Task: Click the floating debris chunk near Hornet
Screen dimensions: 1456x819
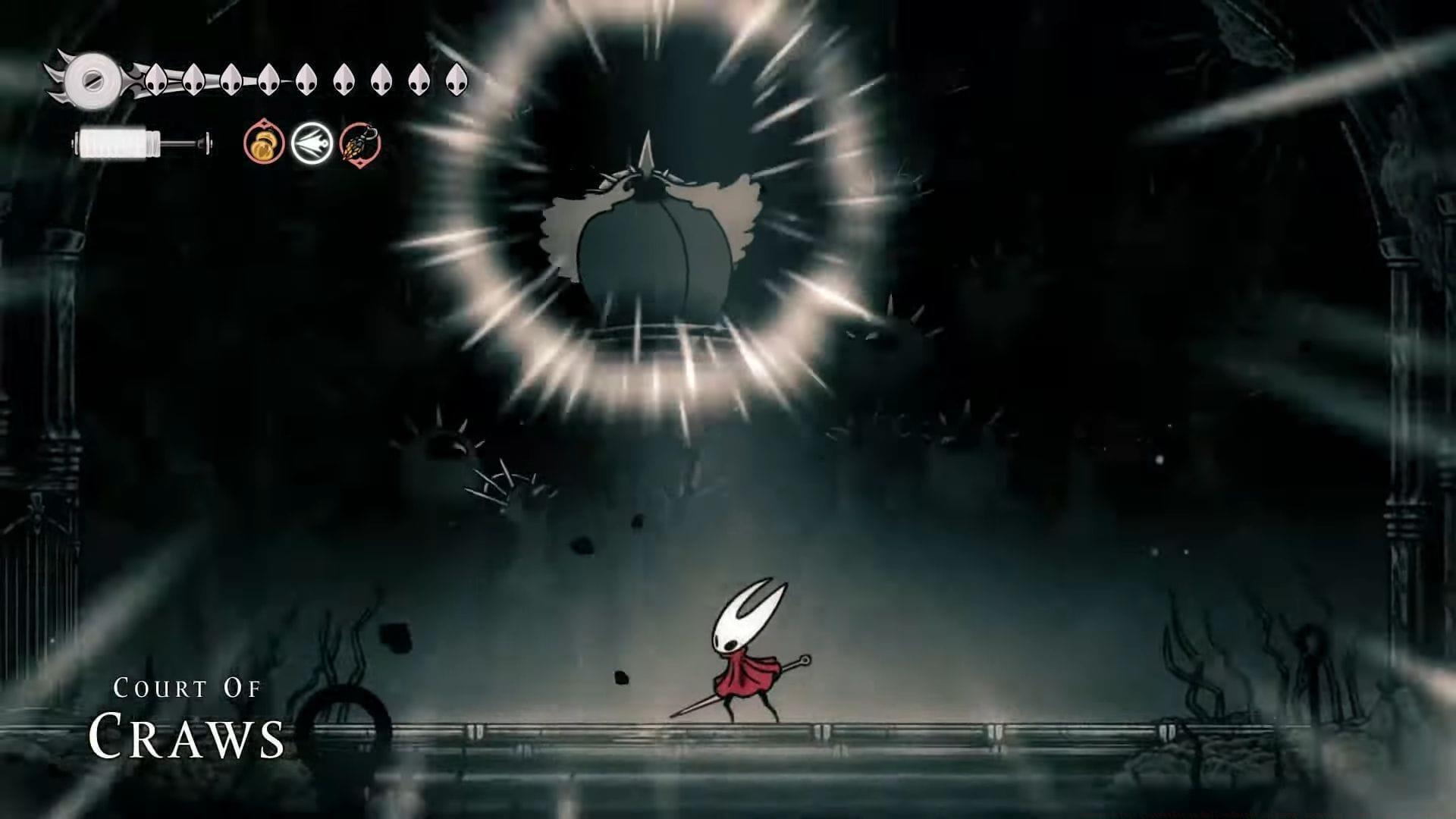Action: pyautogui.click(x=622, y=675)
